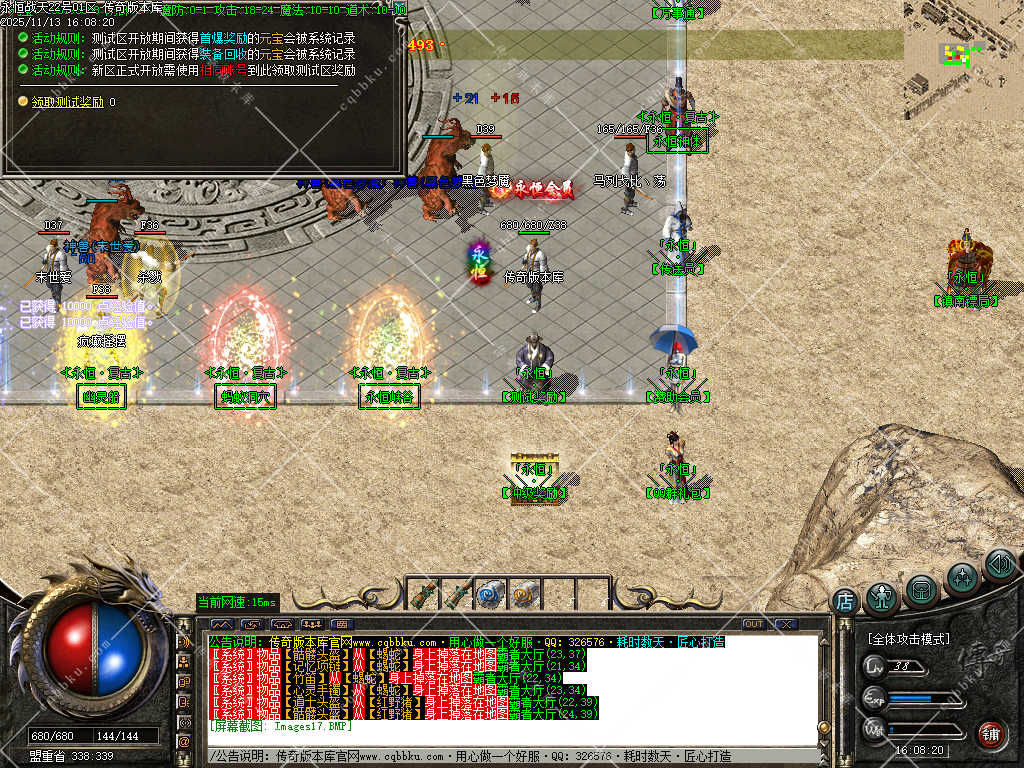The width and height of the screenshot is (1024, 768).
Task: Close chat panel with the X button
Action: click(x=786, y=624)
